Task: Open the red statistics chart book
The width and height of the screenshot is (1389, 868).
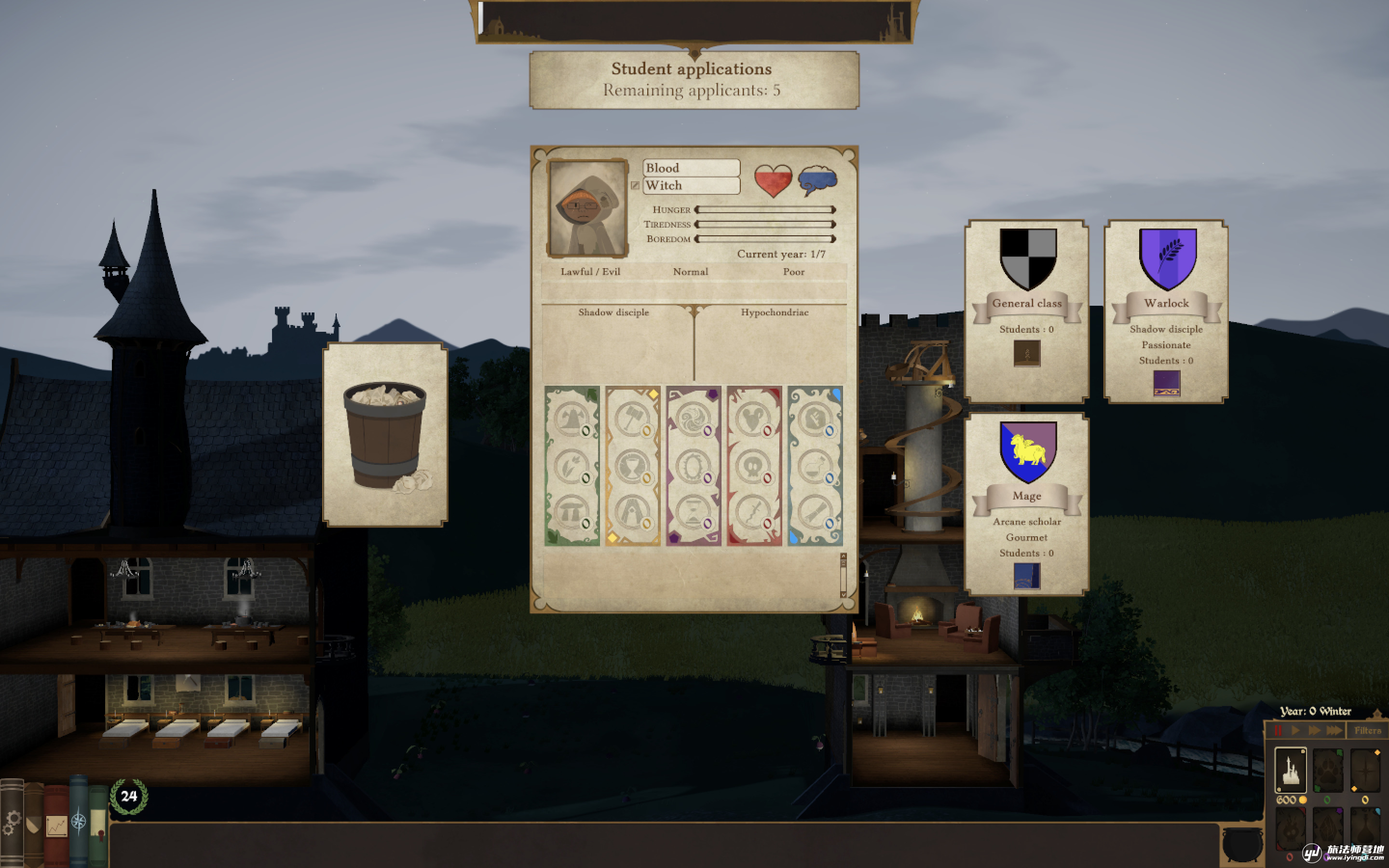Action: (56, 826)
